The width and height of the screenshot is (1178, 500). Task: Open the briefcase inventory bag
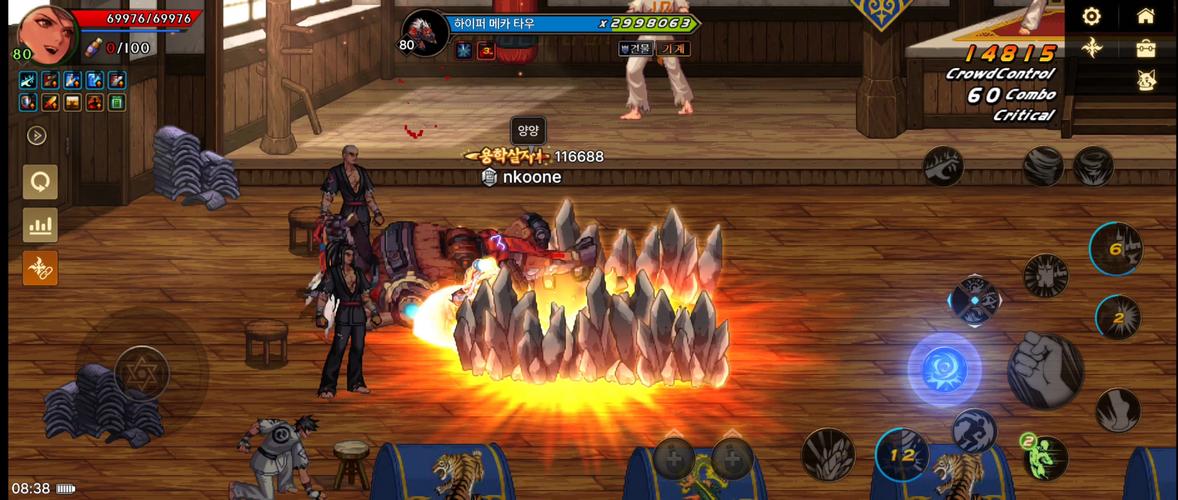tap(1146, 48)
